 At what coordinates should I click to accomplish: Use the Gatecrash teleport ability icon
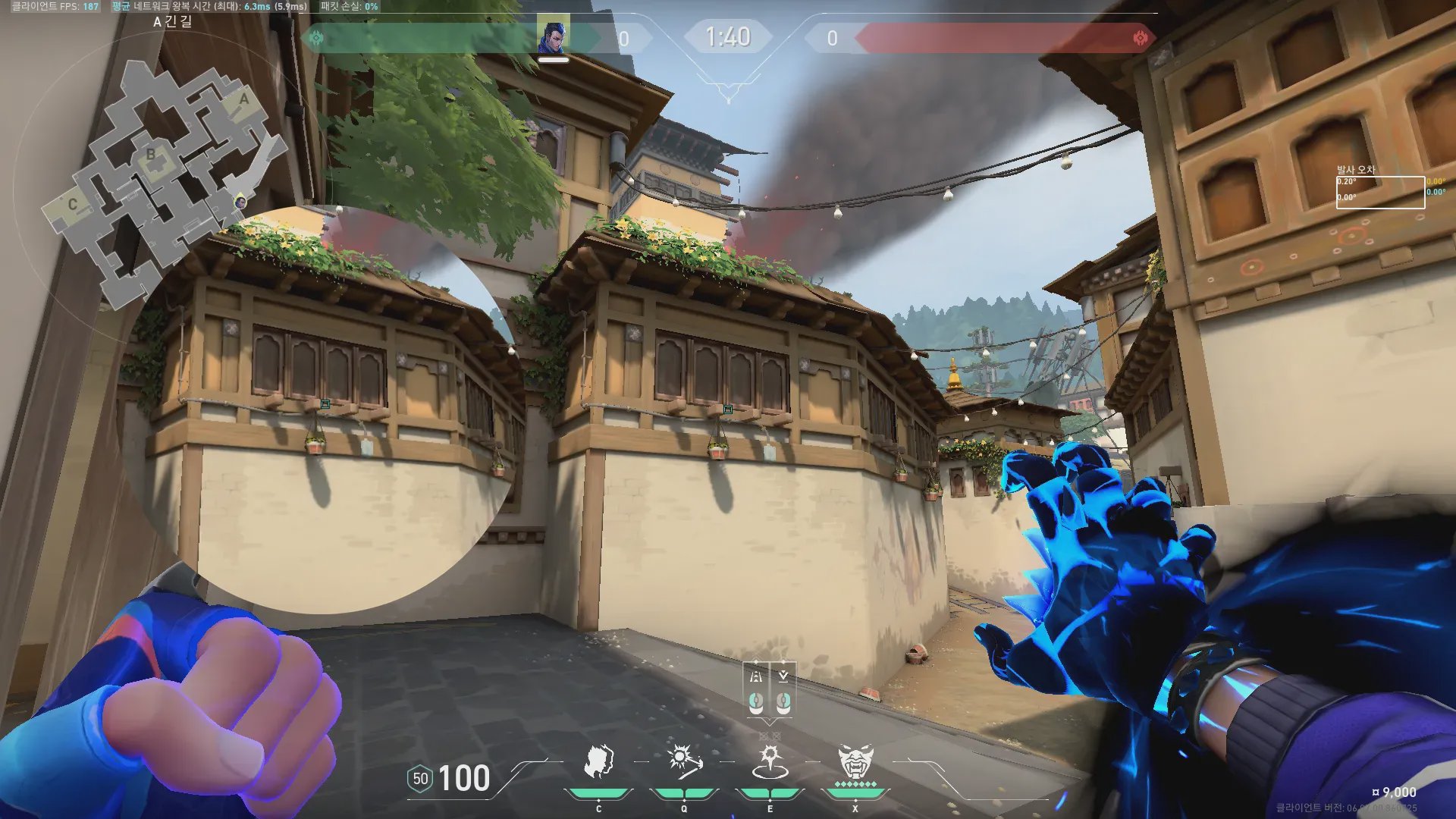[x=770, y=761]
